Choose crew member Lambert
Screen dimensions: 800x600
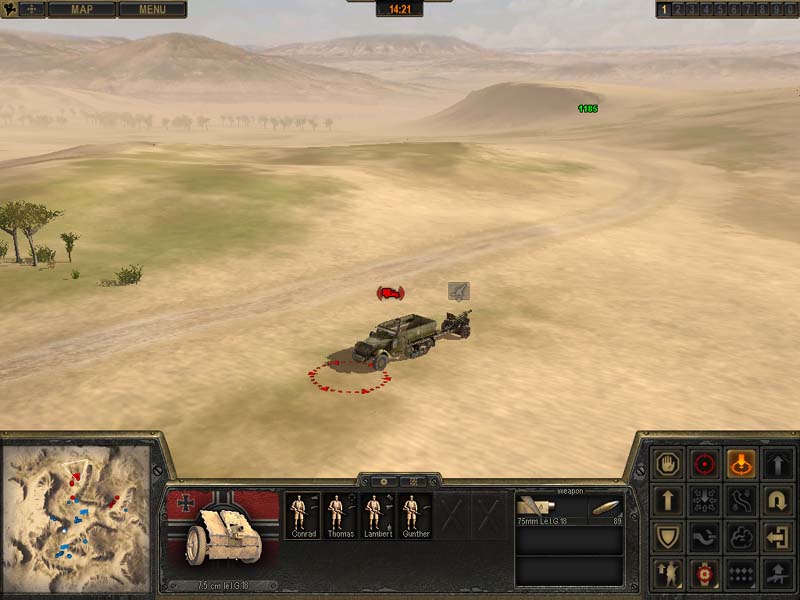pos(374,515)
